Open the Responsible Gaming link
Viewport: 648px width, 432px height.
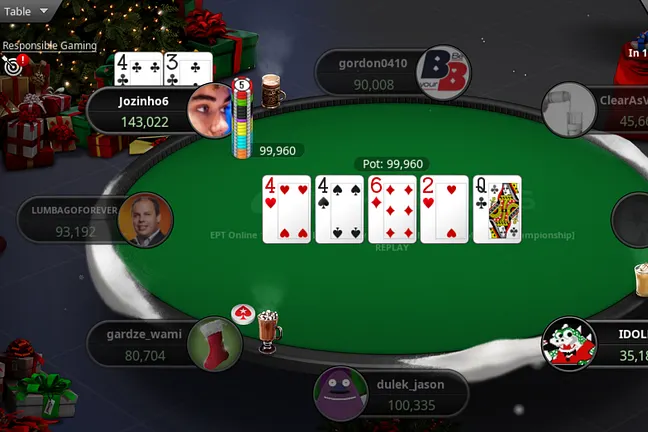coord(49,45)
